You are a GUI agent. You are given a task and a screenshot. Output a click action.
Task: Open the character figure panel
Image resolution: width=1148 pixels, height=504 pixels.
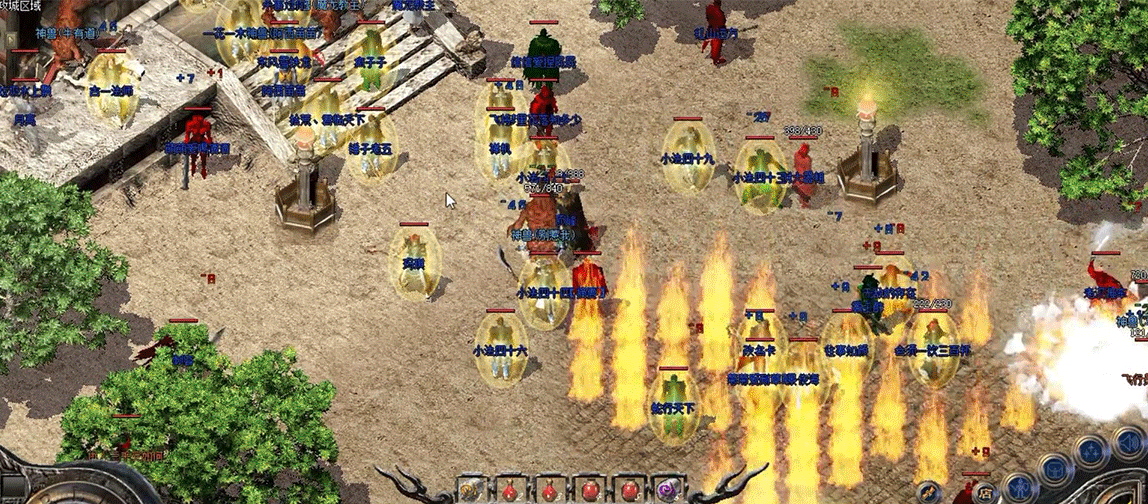(1018, 488)
